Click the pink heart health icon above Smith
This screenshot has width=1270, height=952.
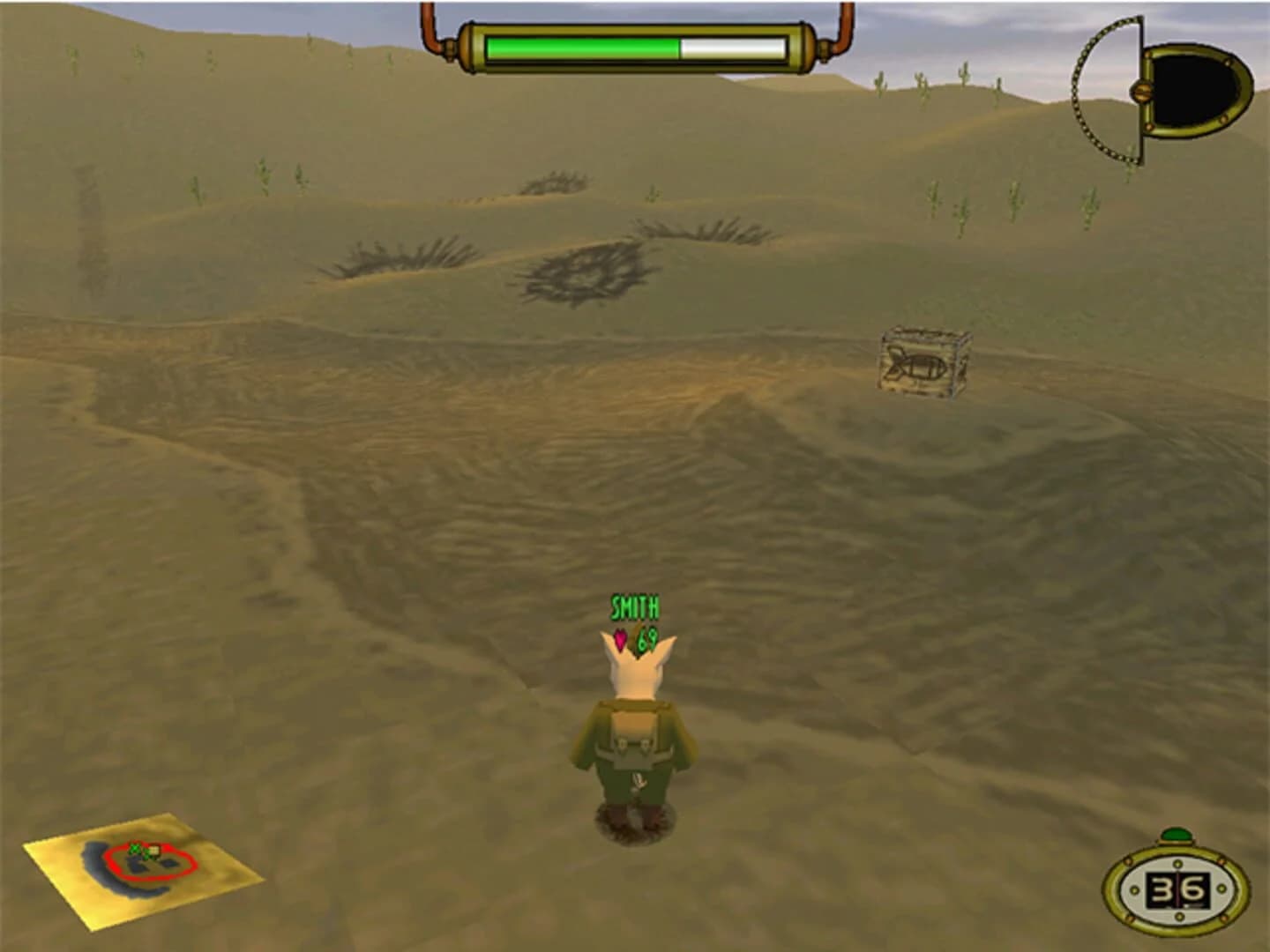(x=620, y=638)
